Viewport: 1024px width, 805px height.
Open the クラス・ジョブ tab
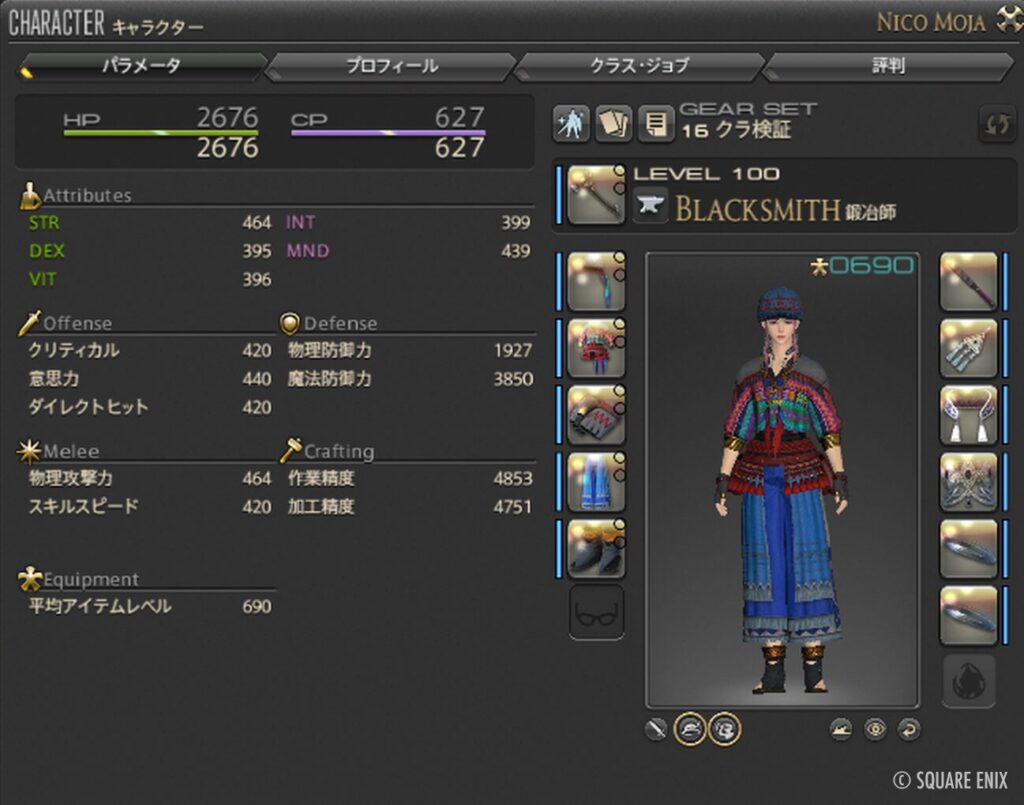pos(639,66)
